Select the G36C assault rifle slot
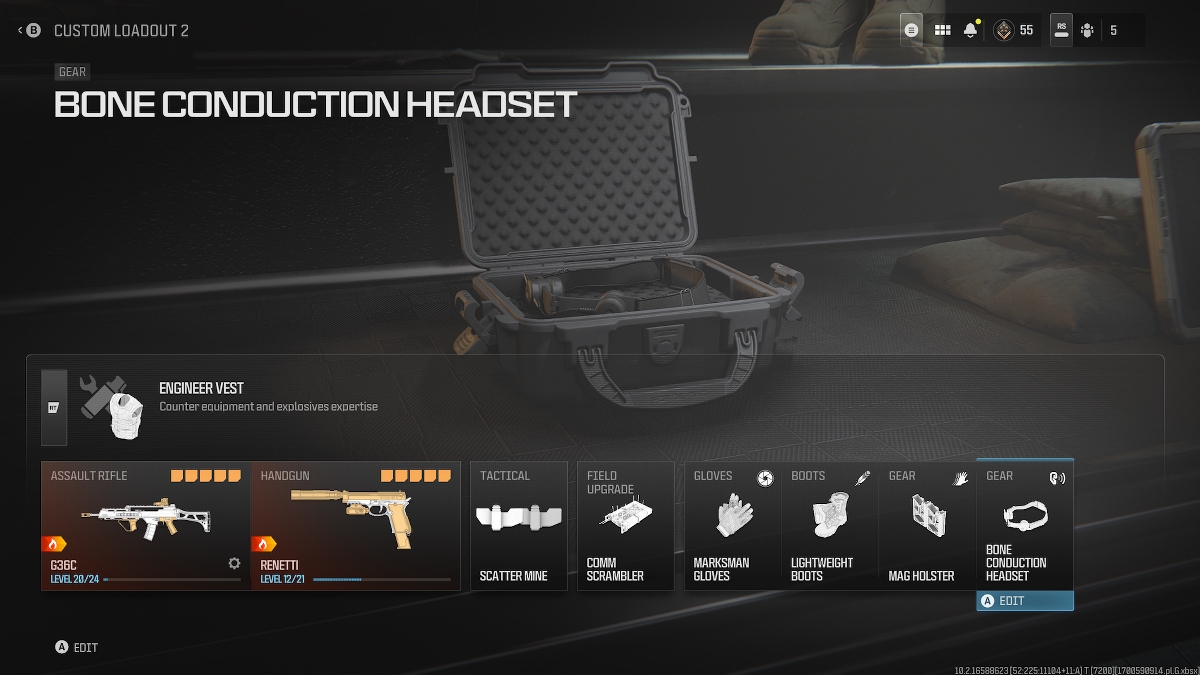This screenshot has width=1200, height=675. pos(145,525)
